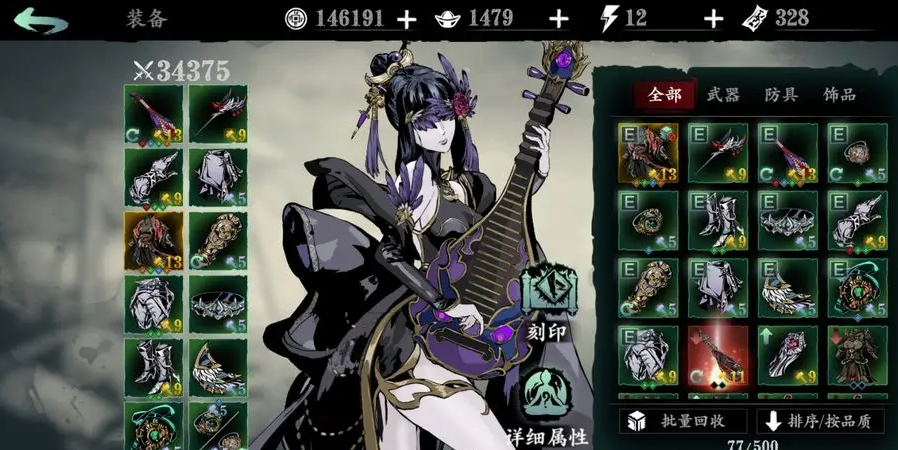This screenshot has width=898, height=450.
Task: Switch to the 武器 (Weapons) tab
Action: (722, 95)
